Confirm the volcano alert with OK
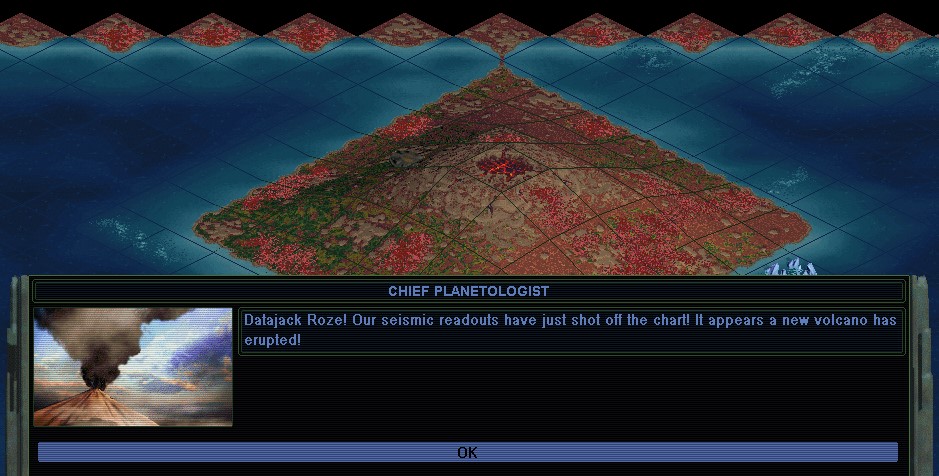The height and width of the screenshot is (476, 939). pos(467,452)
